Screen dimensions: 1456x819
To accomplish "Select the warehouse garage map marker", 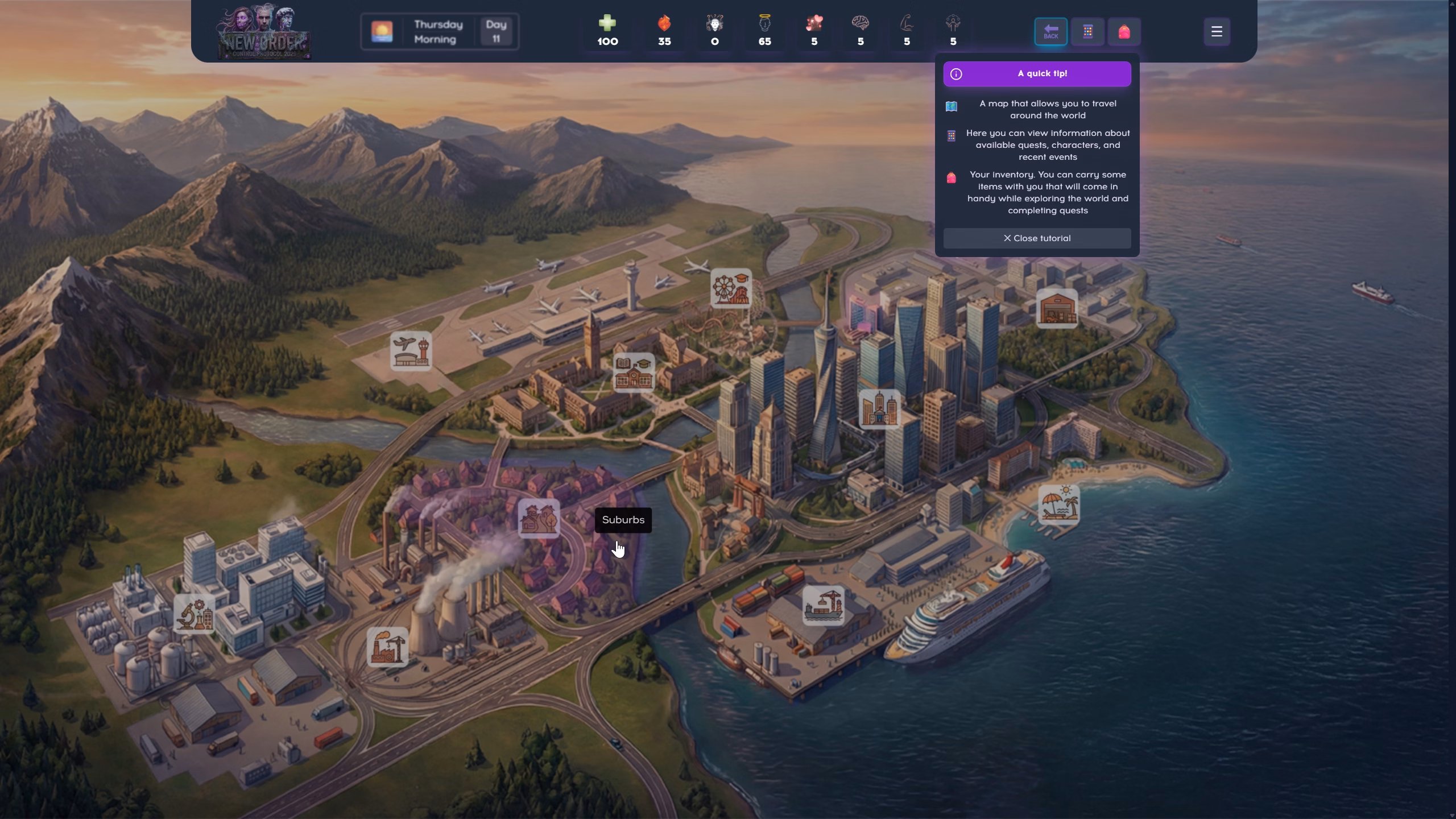I will [1057, 308].
